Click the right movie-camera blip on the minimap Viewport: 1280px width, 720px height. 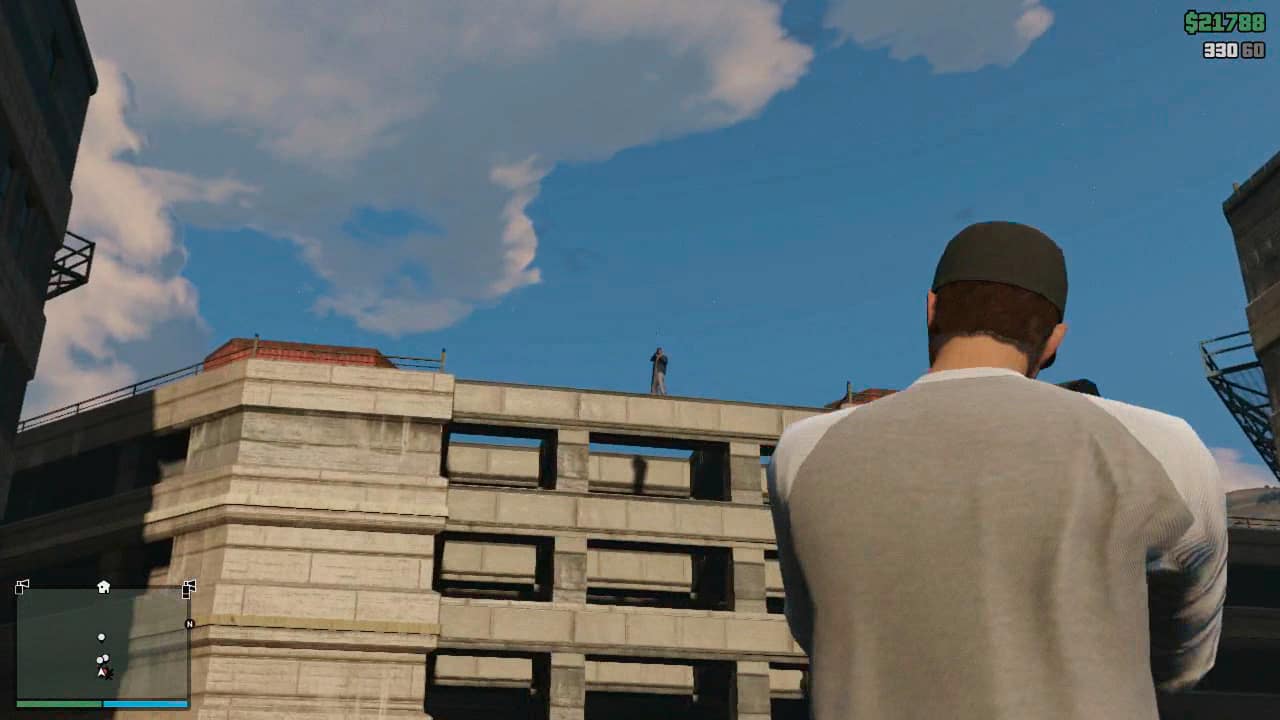(189, 588)
